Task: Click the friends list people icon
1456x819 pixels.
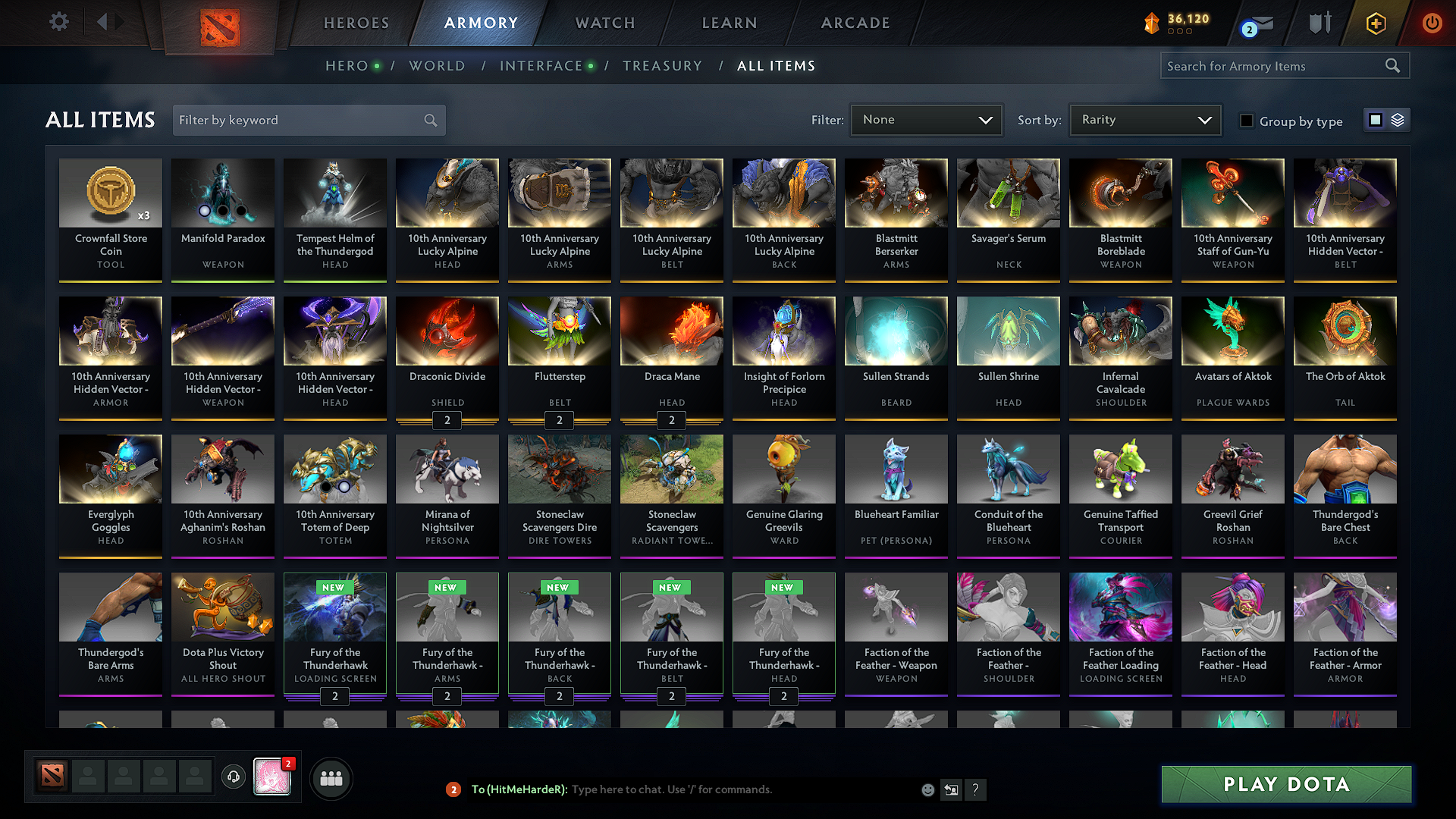Action: pos(332,777)
